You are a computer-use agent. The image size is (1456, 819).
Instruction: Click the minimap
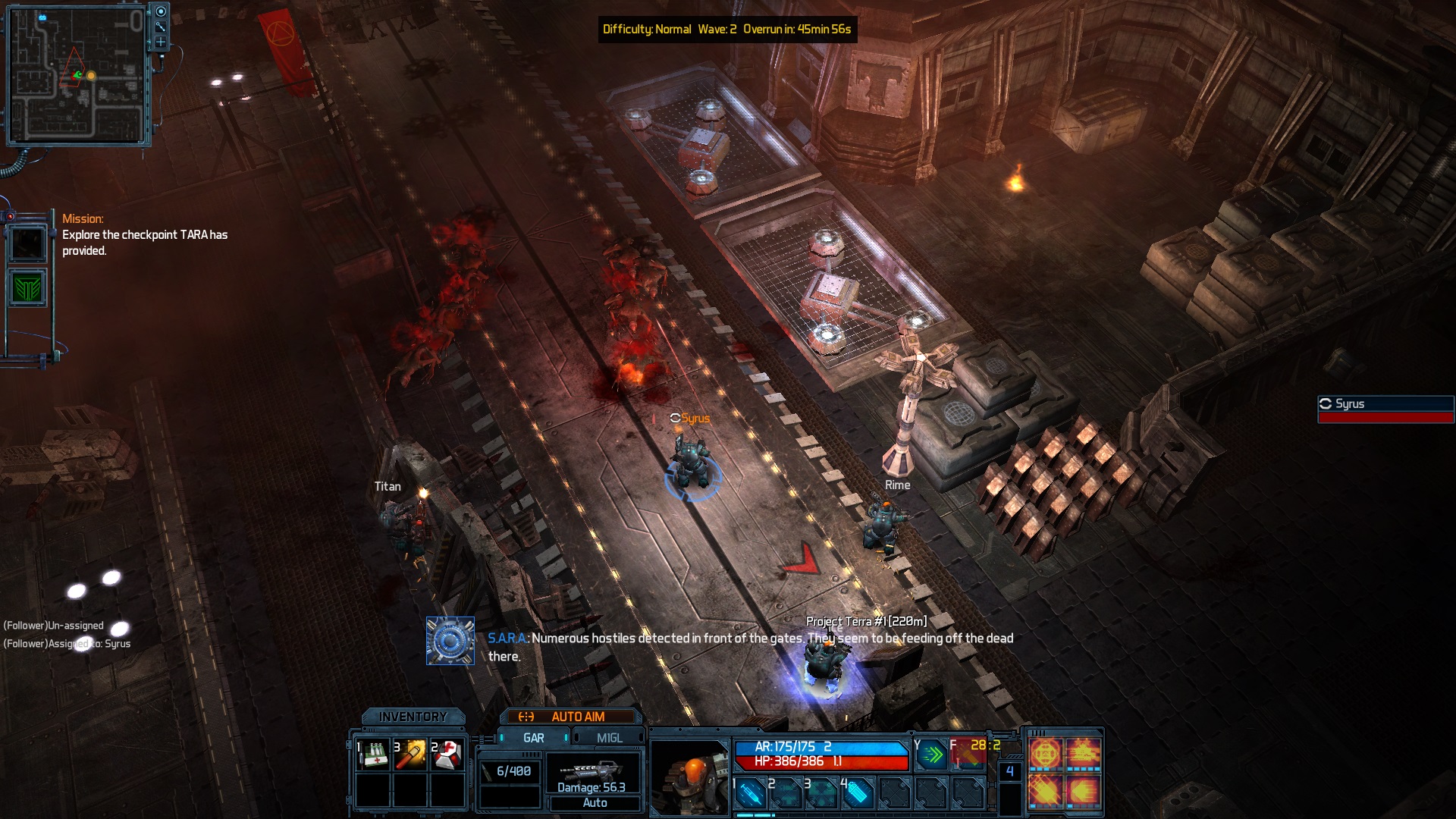[x=77, y=77]
